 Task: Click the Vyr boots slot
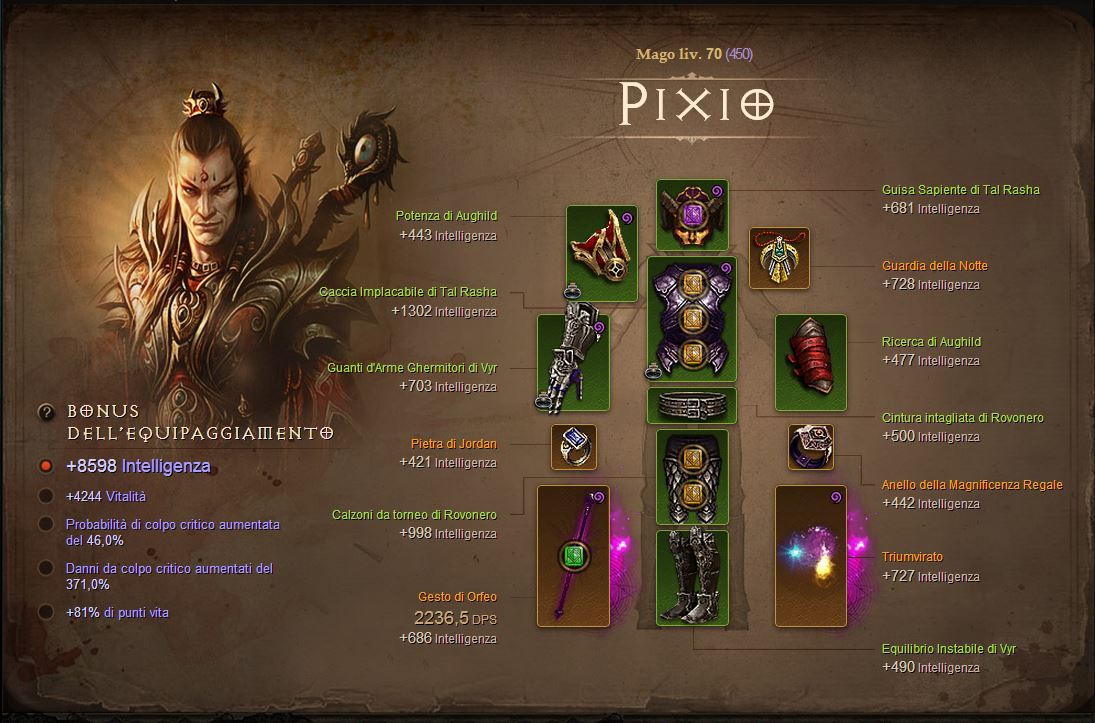692,578
